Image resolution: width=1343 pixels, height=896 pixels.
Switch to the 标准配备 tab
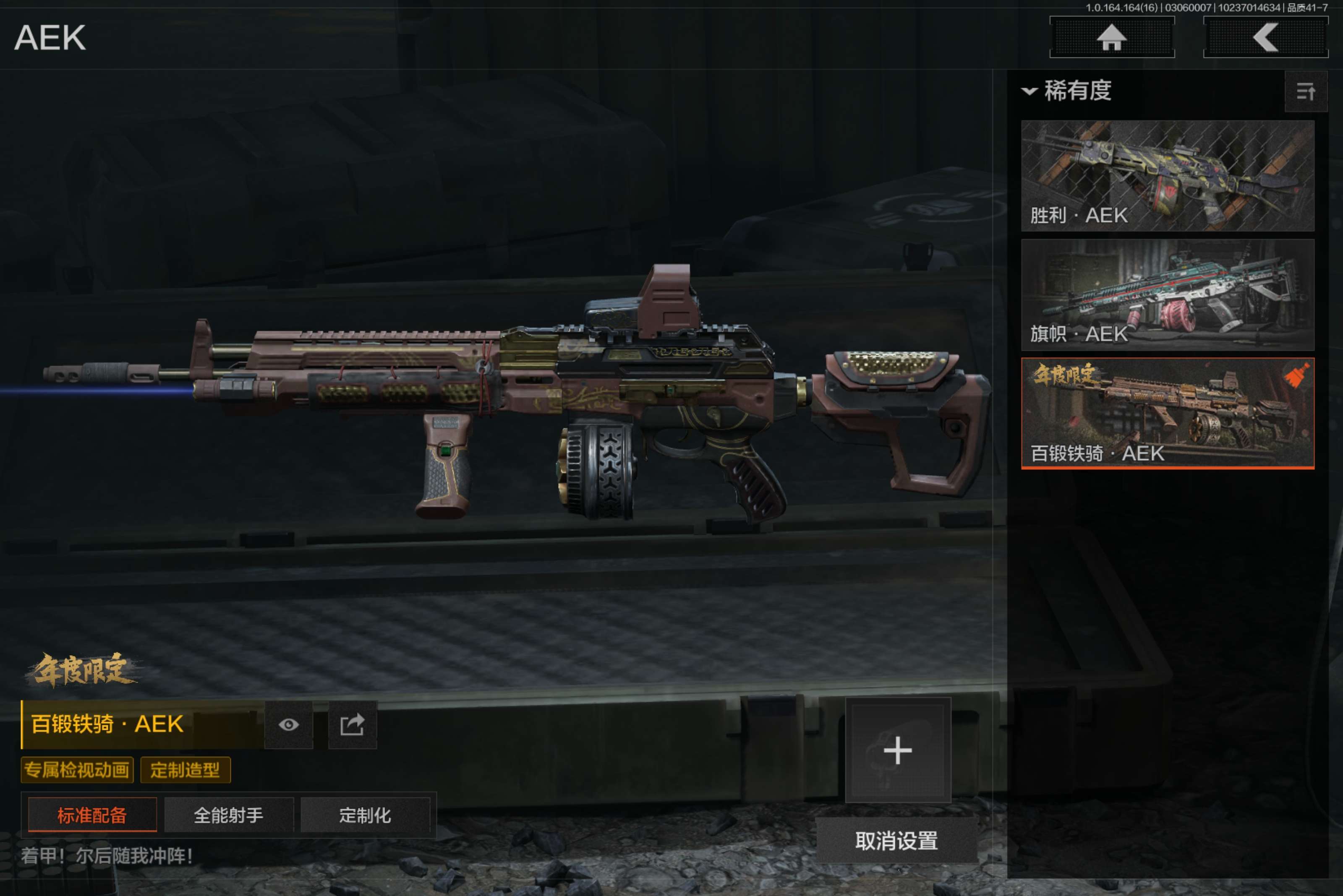pos(92,815)
